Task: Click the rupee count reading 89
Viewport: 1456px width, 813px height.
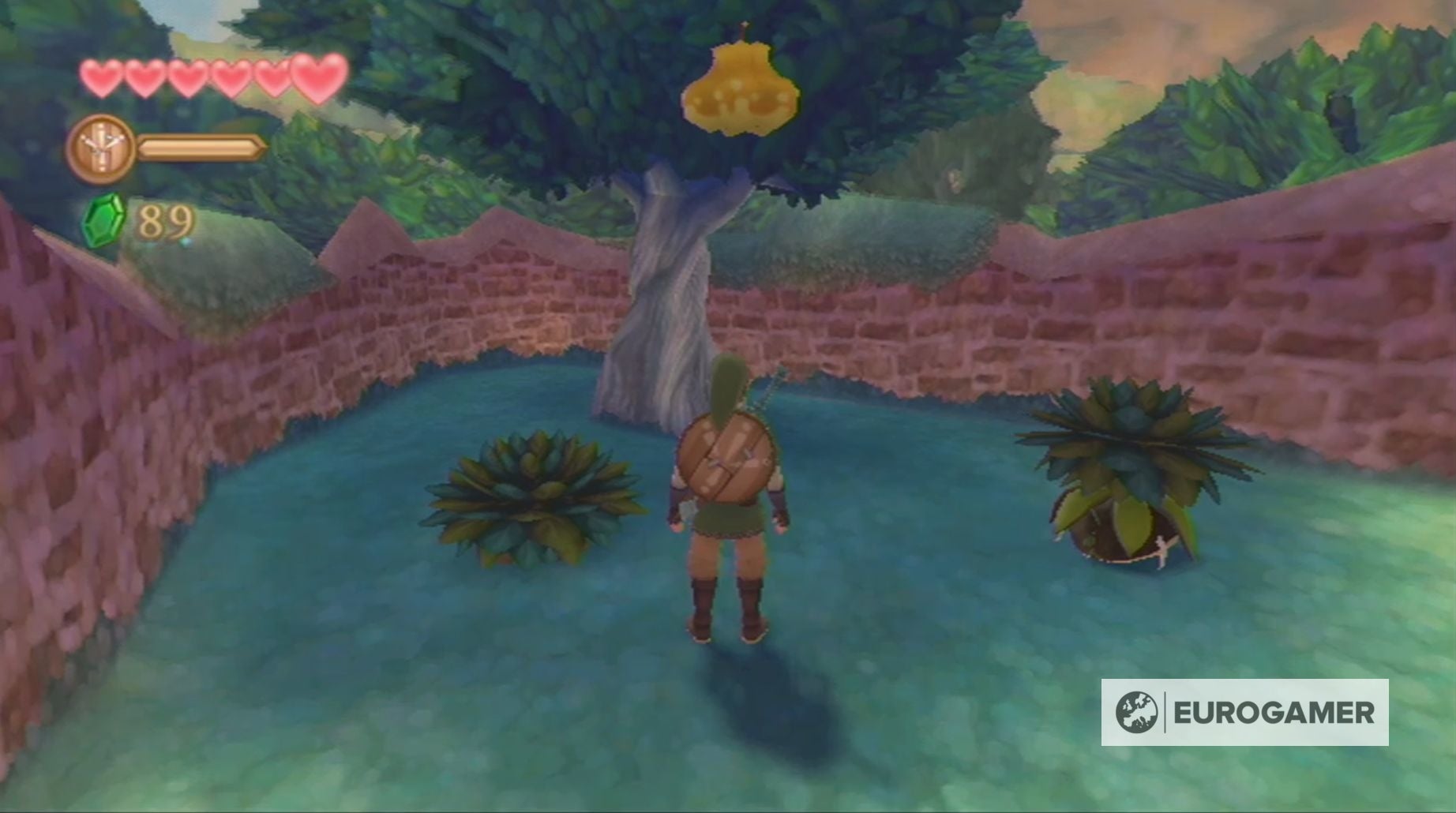Action: click(166, 223)
